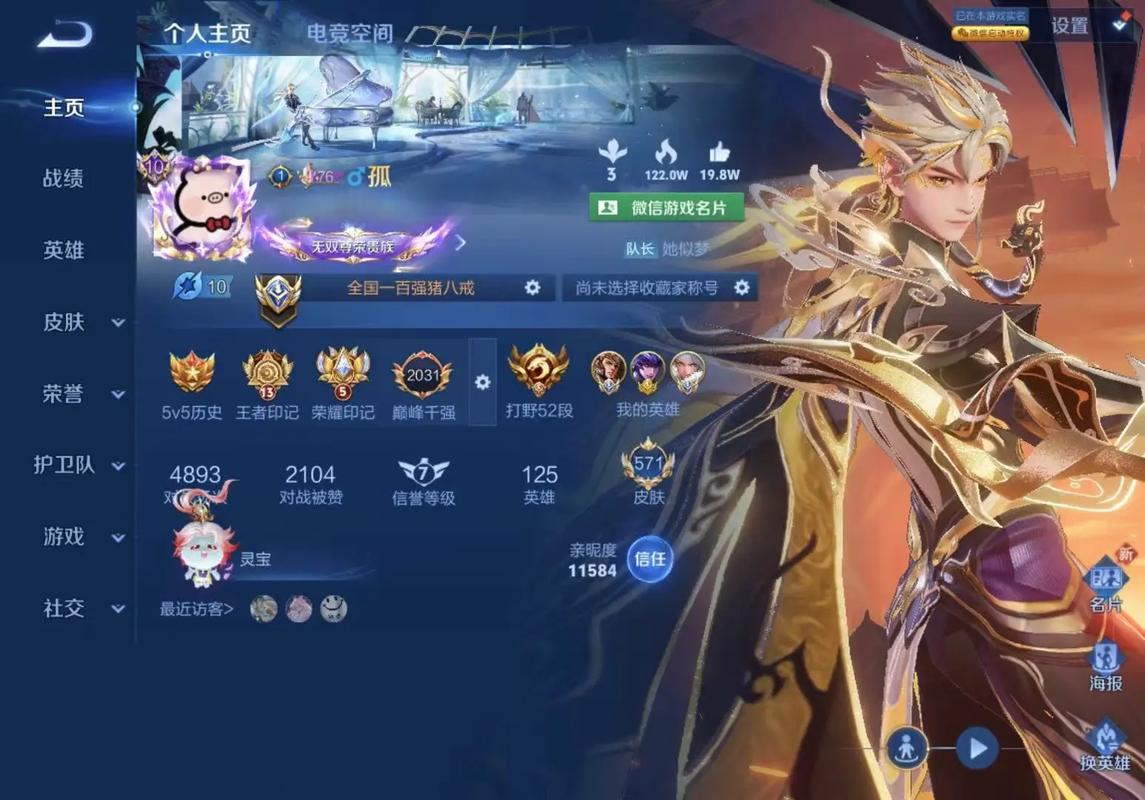Open the 战绩 section
1145x800 pixels.
pos(63,179)
